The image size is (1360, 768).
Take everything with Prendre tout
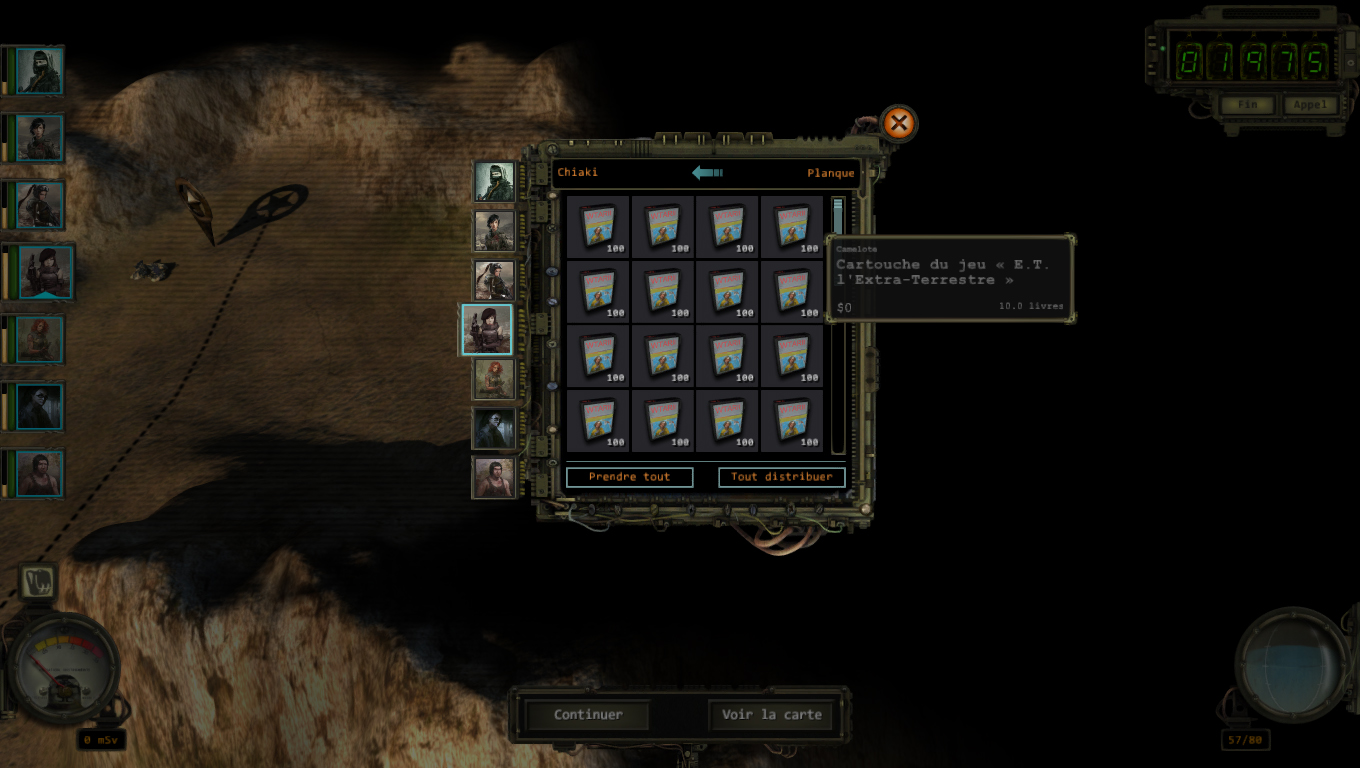[x=629, y=477]
